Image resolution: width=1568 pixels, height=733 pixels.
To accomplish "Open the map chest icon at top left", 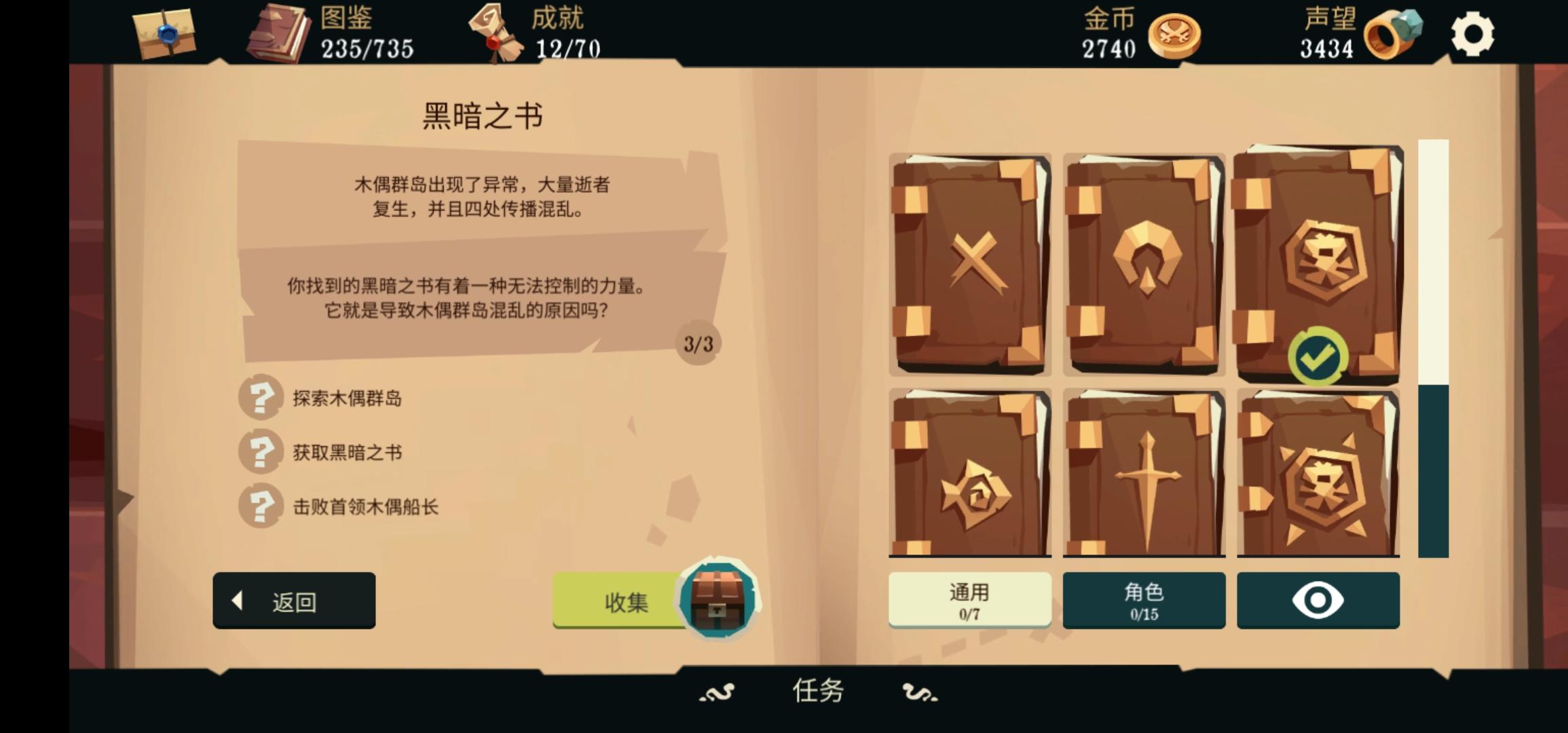I will 163,33.
